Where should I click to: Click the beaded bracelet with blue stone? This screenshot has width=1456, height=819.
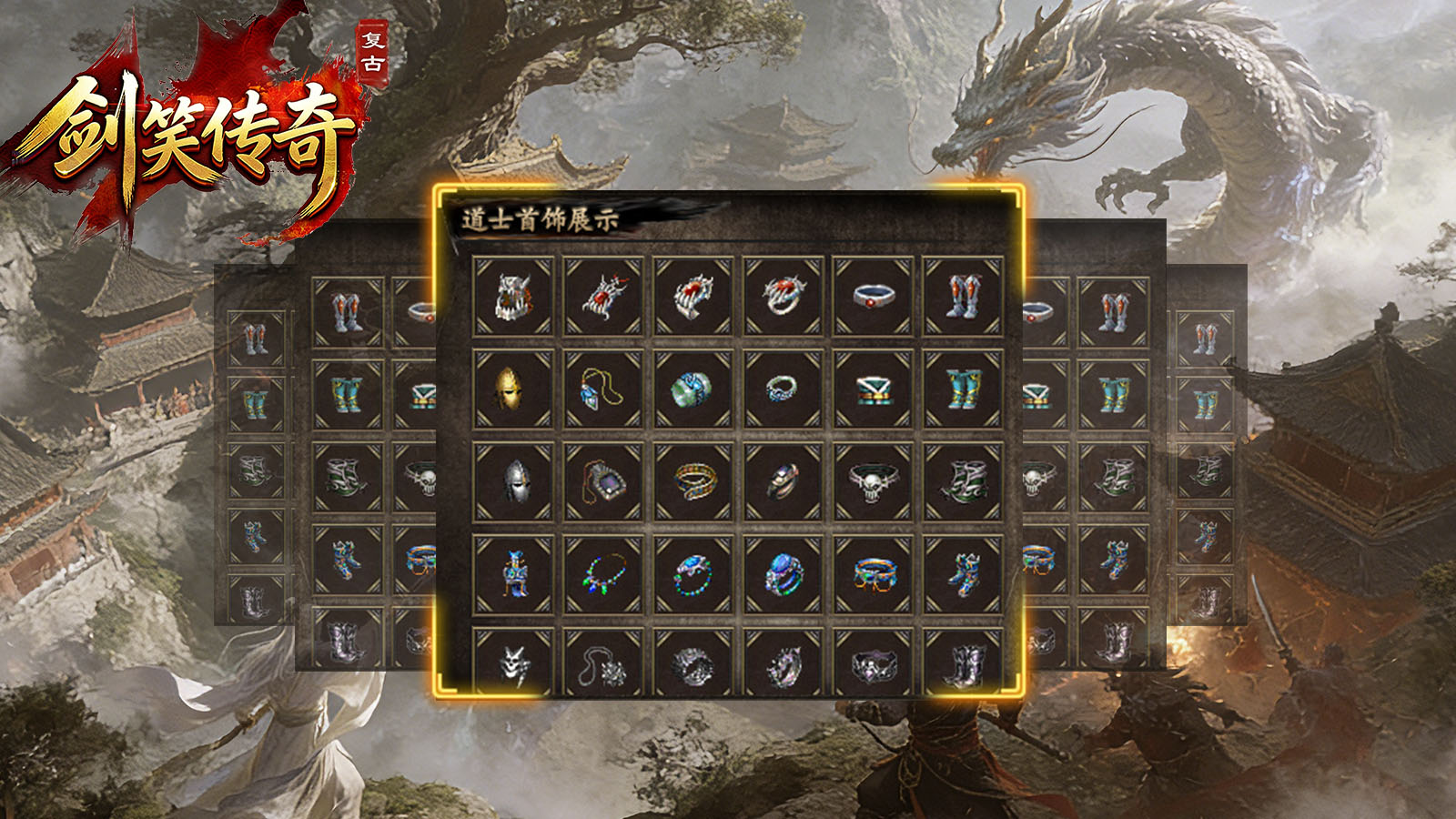(693, 575)
